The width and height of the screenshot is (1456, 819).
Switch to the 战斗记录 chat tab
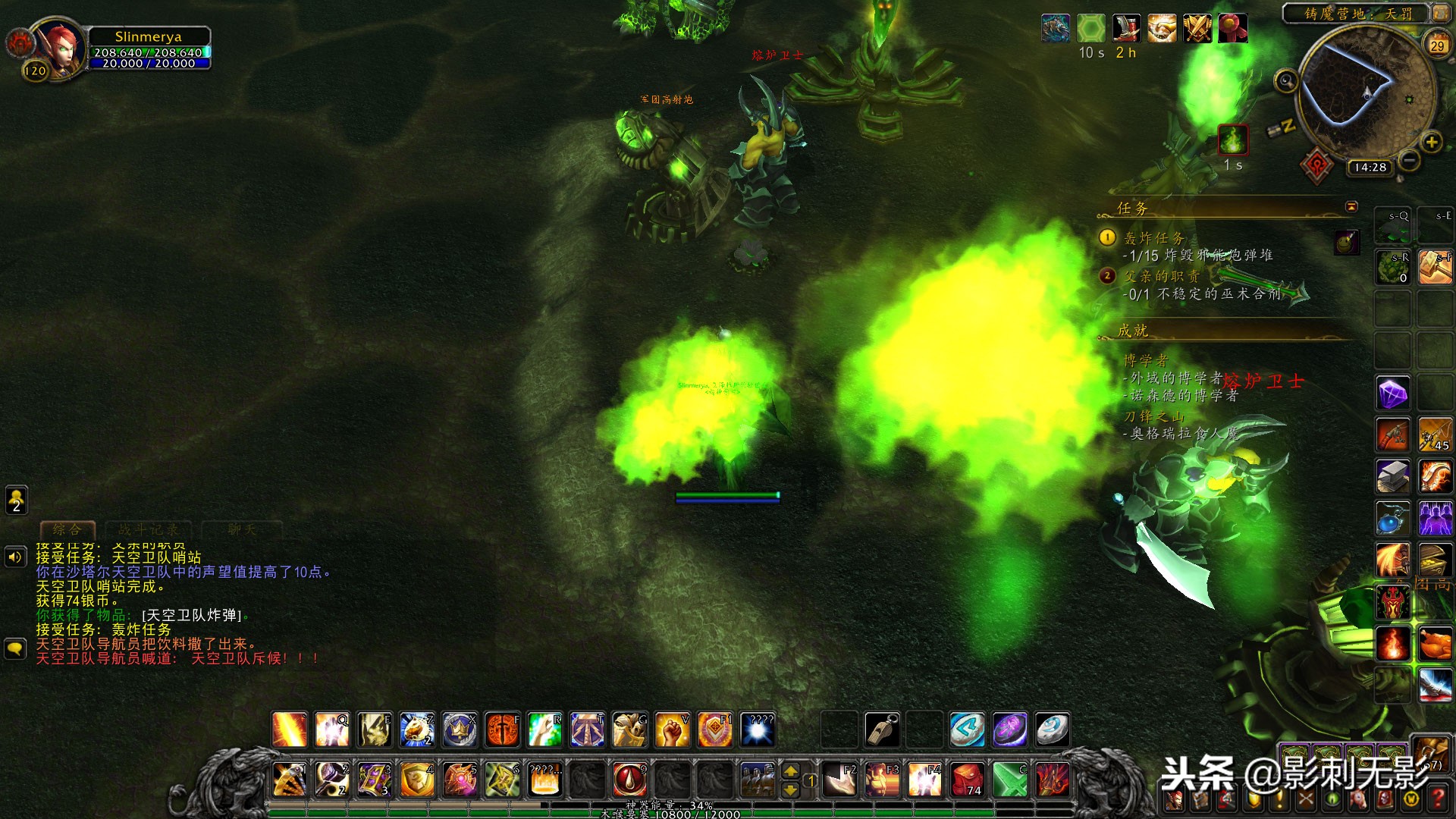[x=149, y=529]
